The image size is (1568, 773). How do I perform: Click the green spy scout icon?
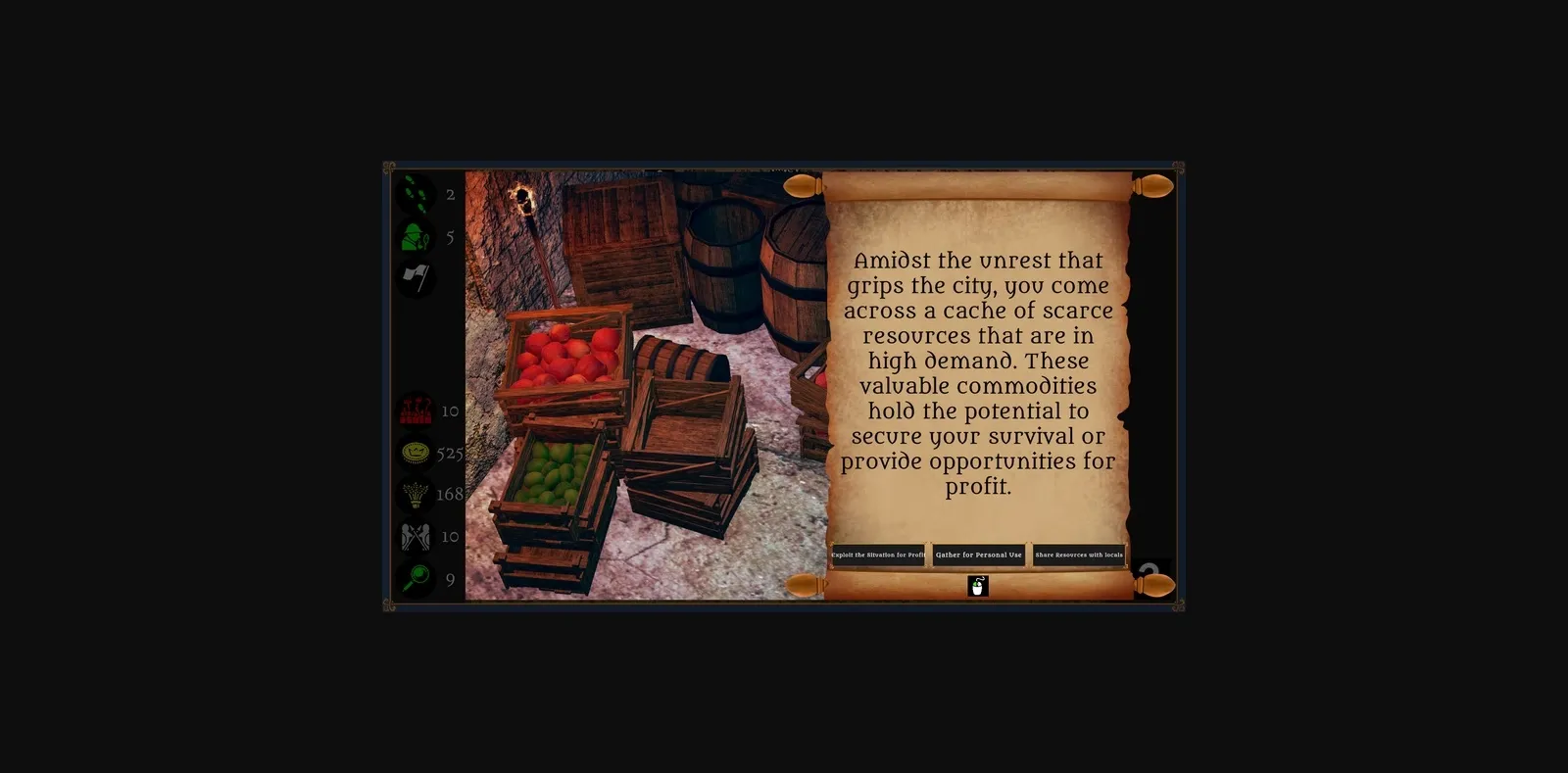tap(416, 237)
